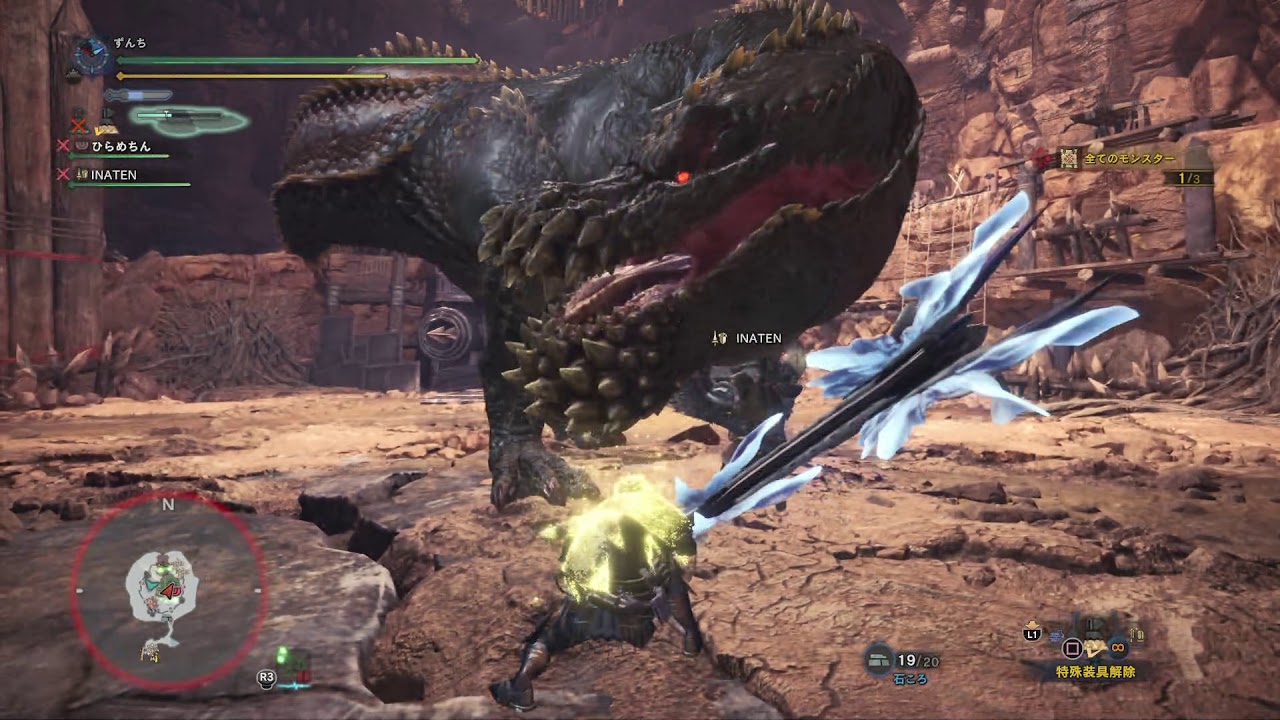Click the glowing weapon gauge icon
This screenshot has width=1280, height=720.
[190, 120]
